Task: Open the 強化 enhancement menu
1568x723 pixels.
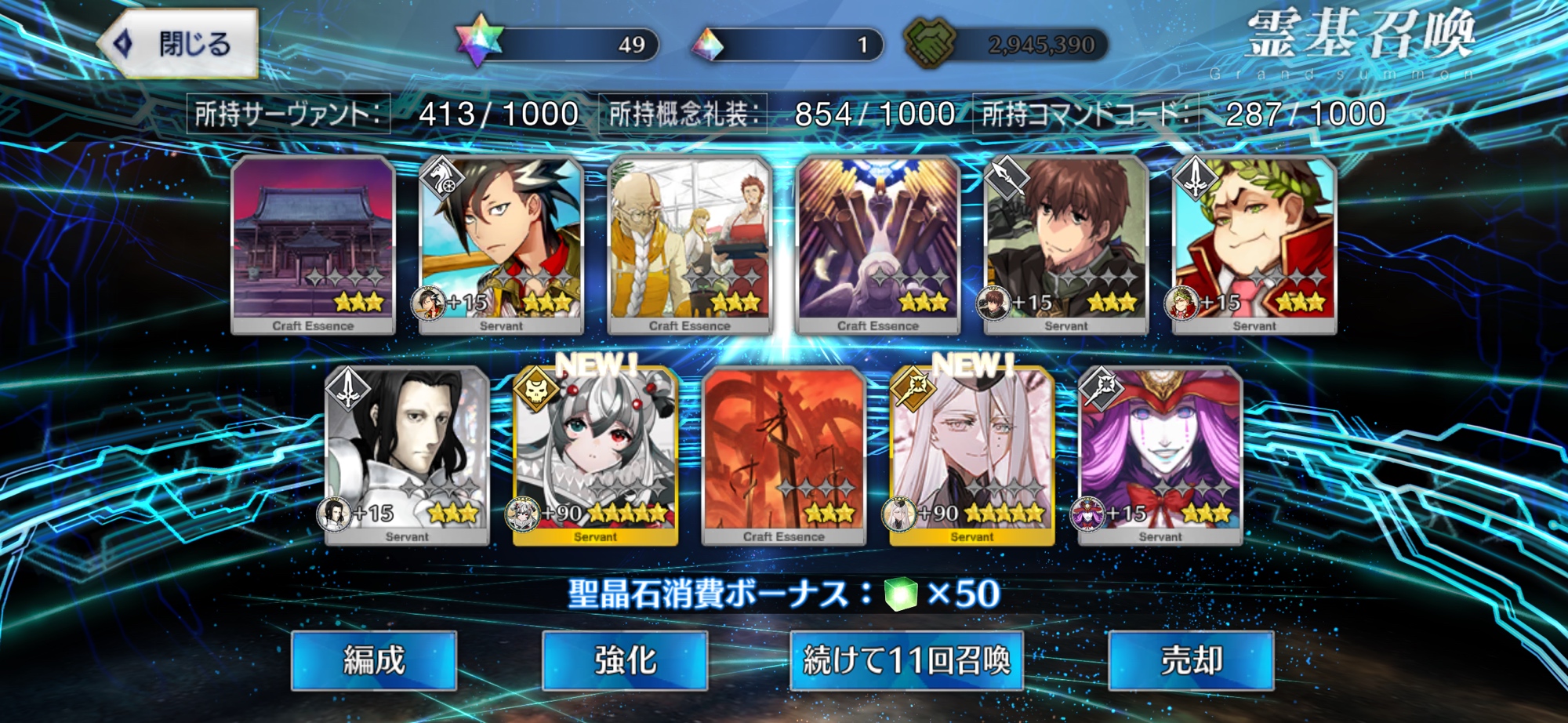Action: (625, 660)
